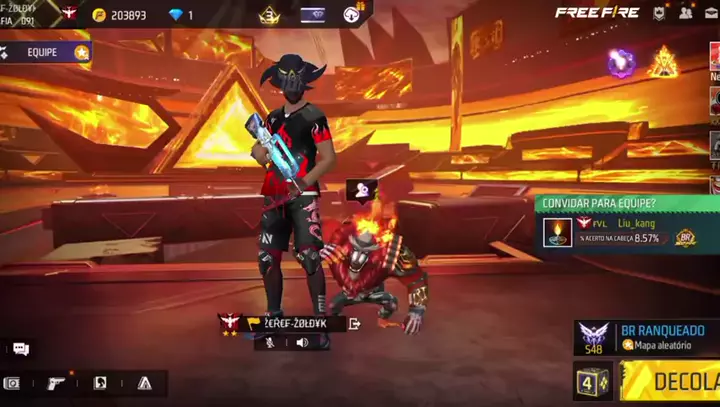This screenshot has width=720, height=407.
Task: Open the vault icon at bottom-left
Action: coord(12,383)
